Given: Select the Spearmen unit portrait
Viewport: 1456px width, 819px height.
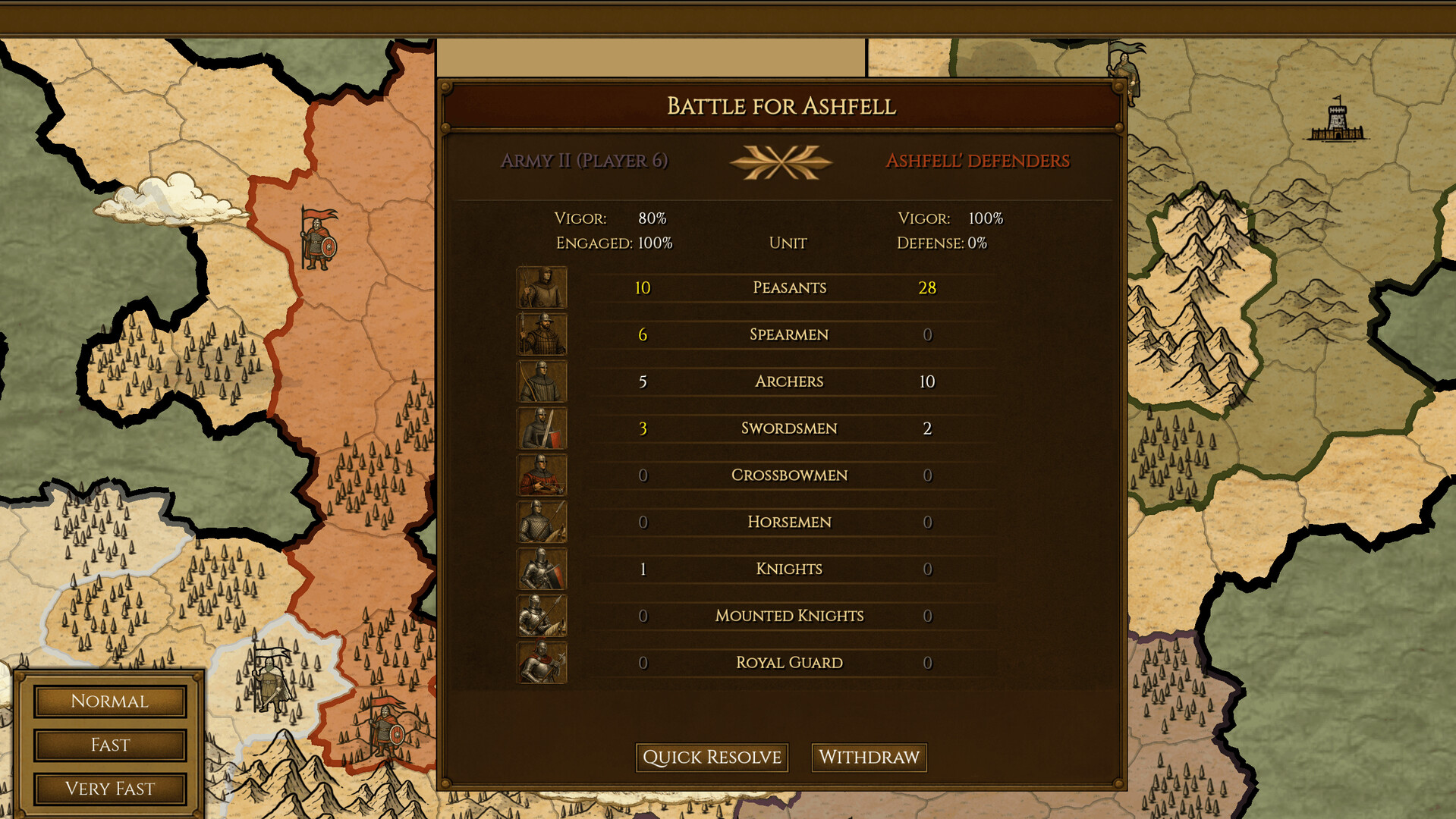Looking at the screenshot, I should click(541, 334).
